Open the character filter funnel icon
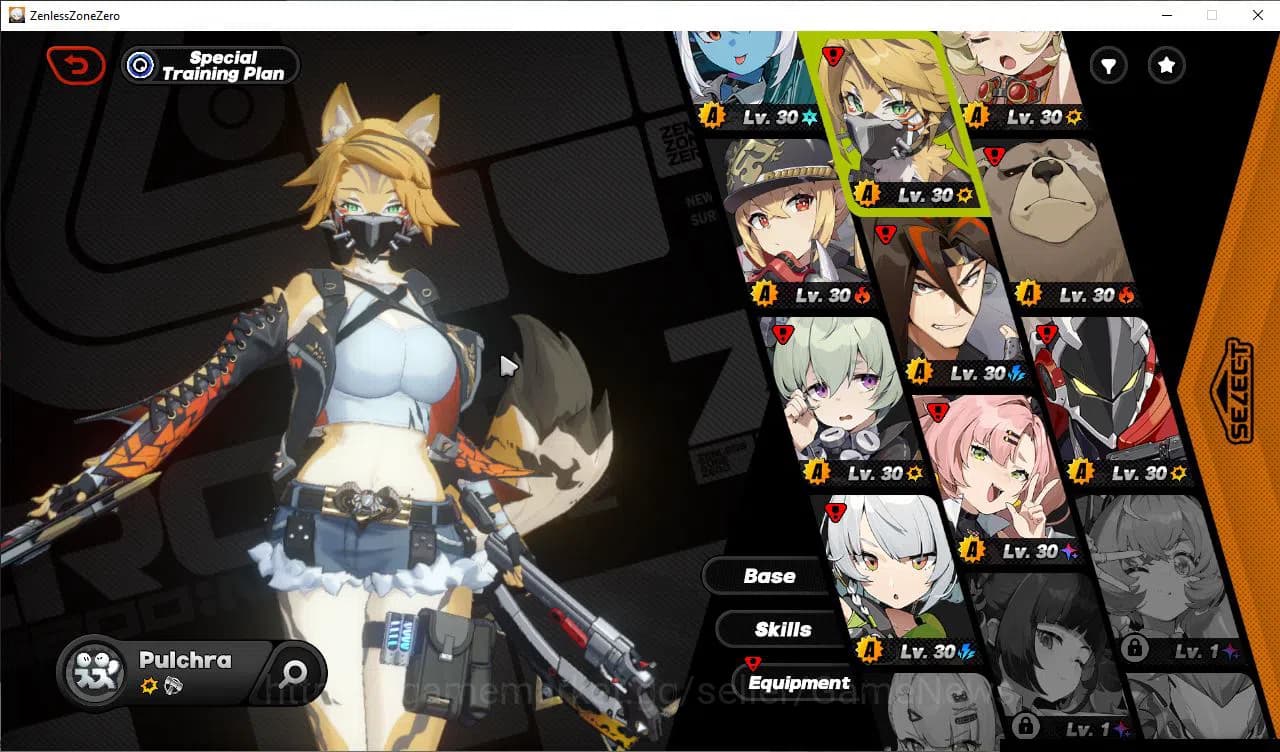Screen dimensions: 1280x752 [1107, 65]
